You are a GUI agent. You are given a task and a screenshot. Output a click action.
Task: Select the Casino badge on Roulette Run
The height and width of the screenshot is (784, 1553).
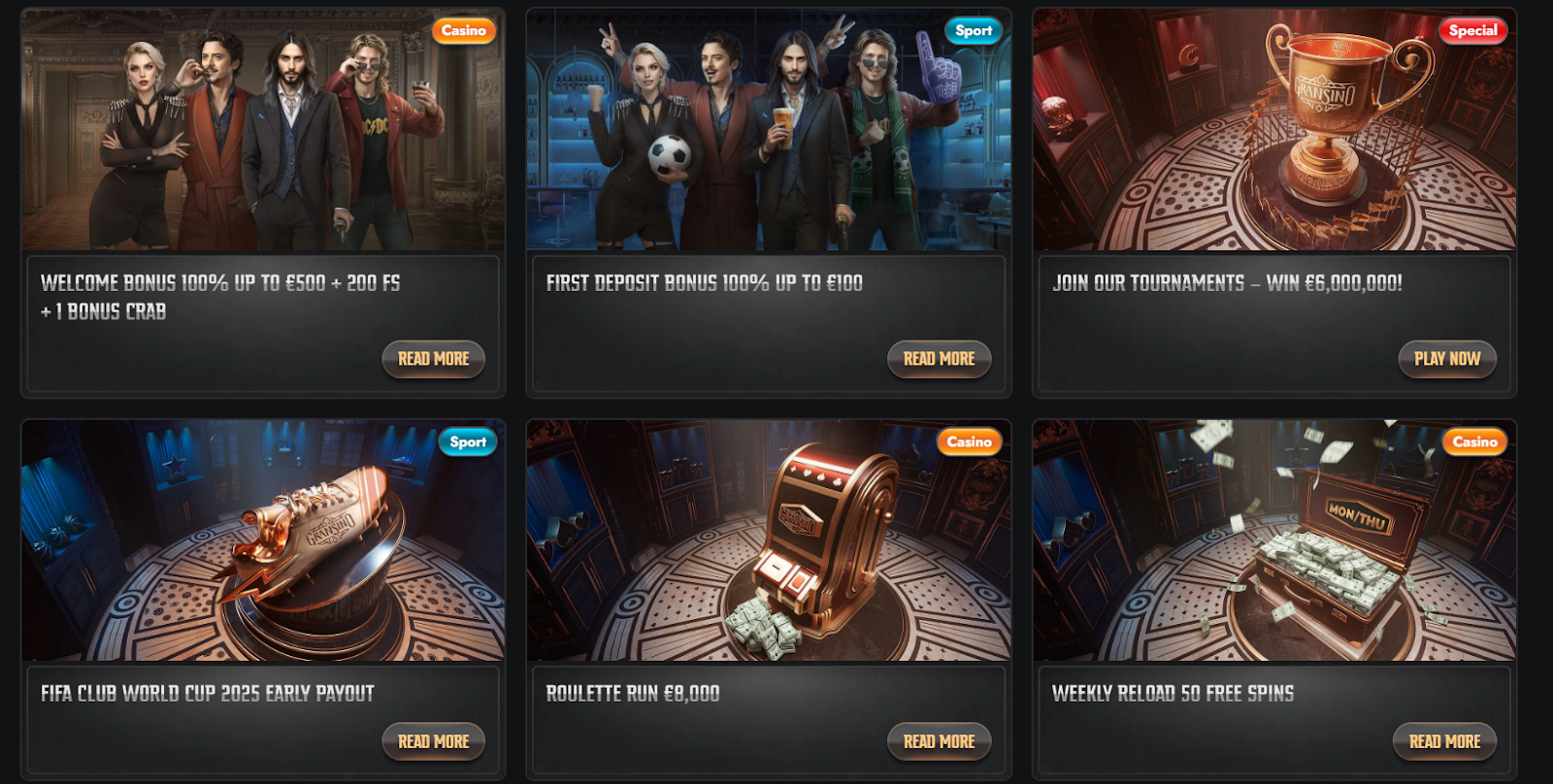click(972, 441)
